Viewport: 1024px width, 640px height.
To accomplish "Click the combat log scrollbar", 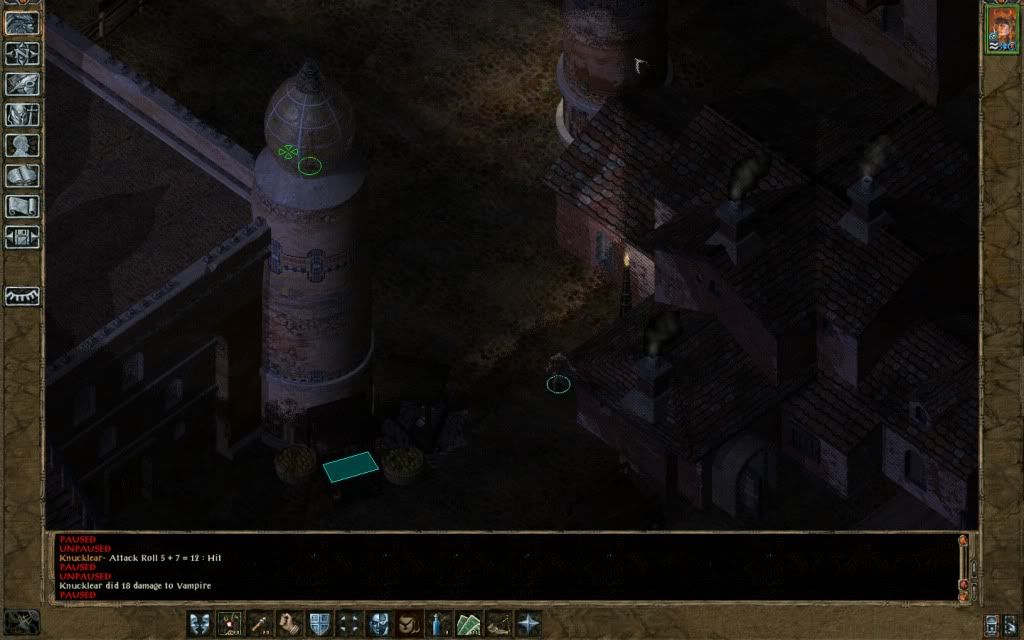I will (963, 565).
